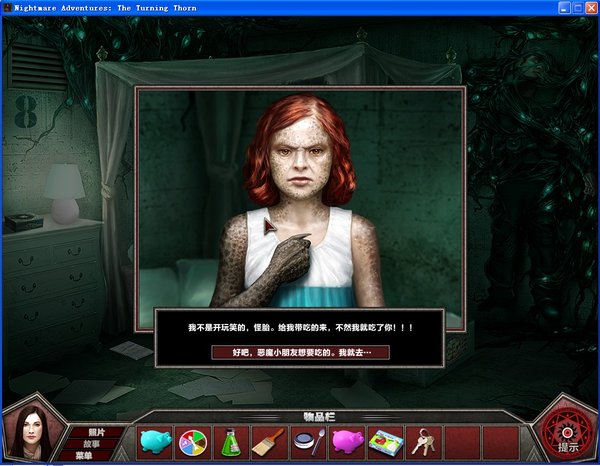
Task: Select the colorful pie wheel item
Action: (x=192, y=442)
